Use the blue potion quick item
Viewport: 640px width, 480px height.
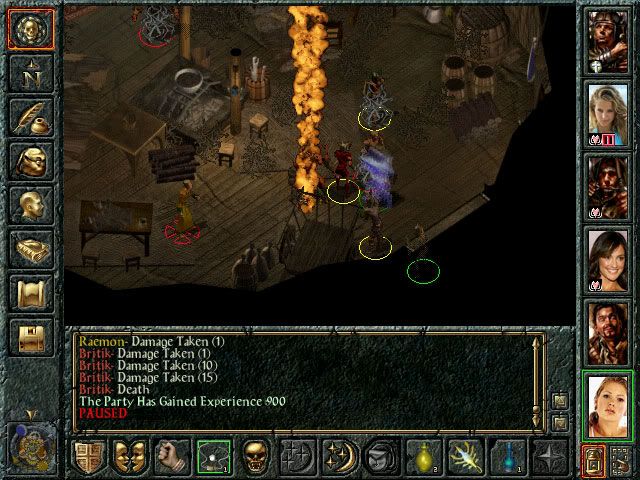(x=508, y=457)
